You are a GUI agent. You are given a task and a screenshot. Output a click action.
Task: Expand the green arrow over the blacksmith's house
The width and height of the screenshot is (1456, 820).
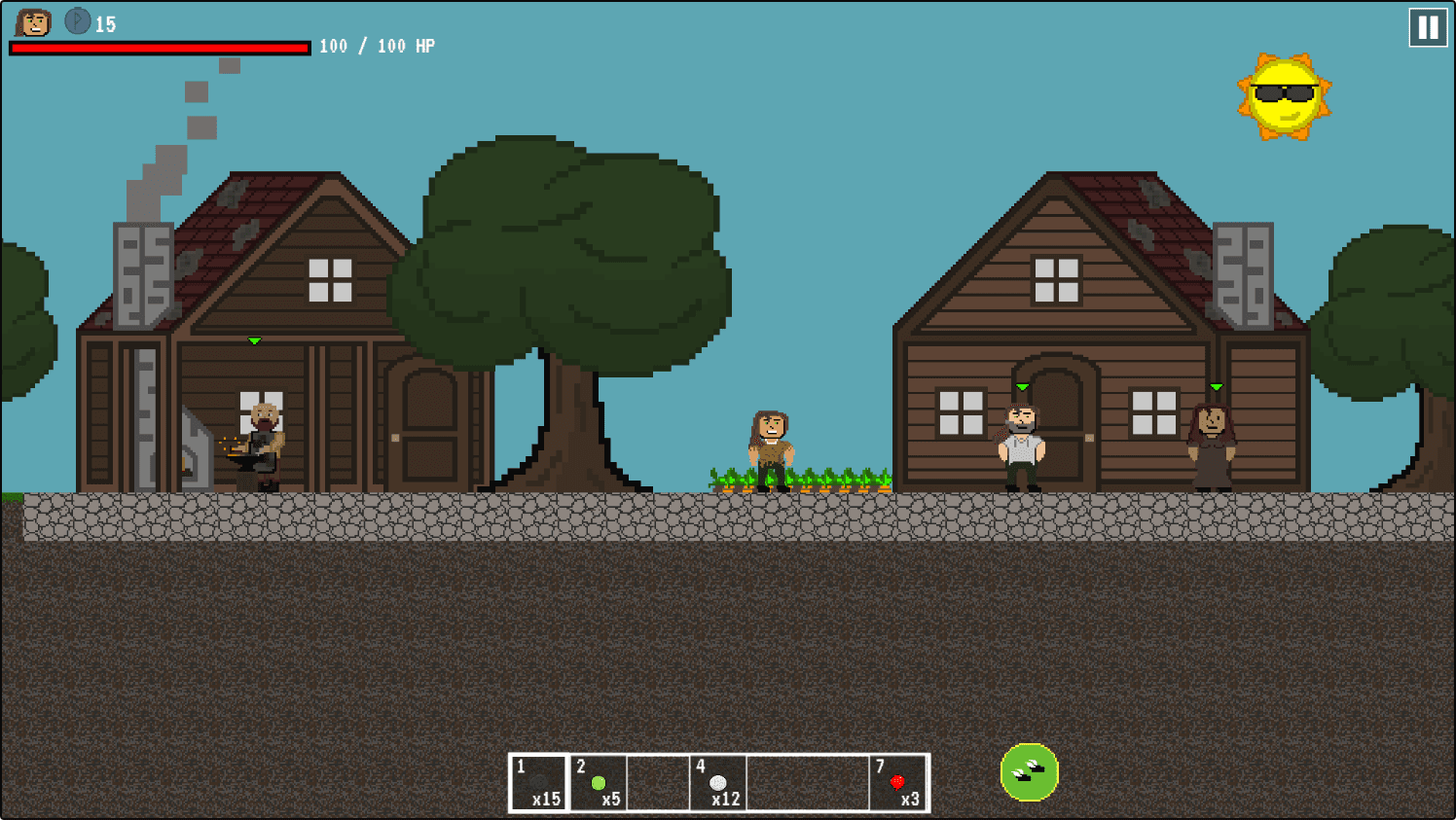pos(254,341)
